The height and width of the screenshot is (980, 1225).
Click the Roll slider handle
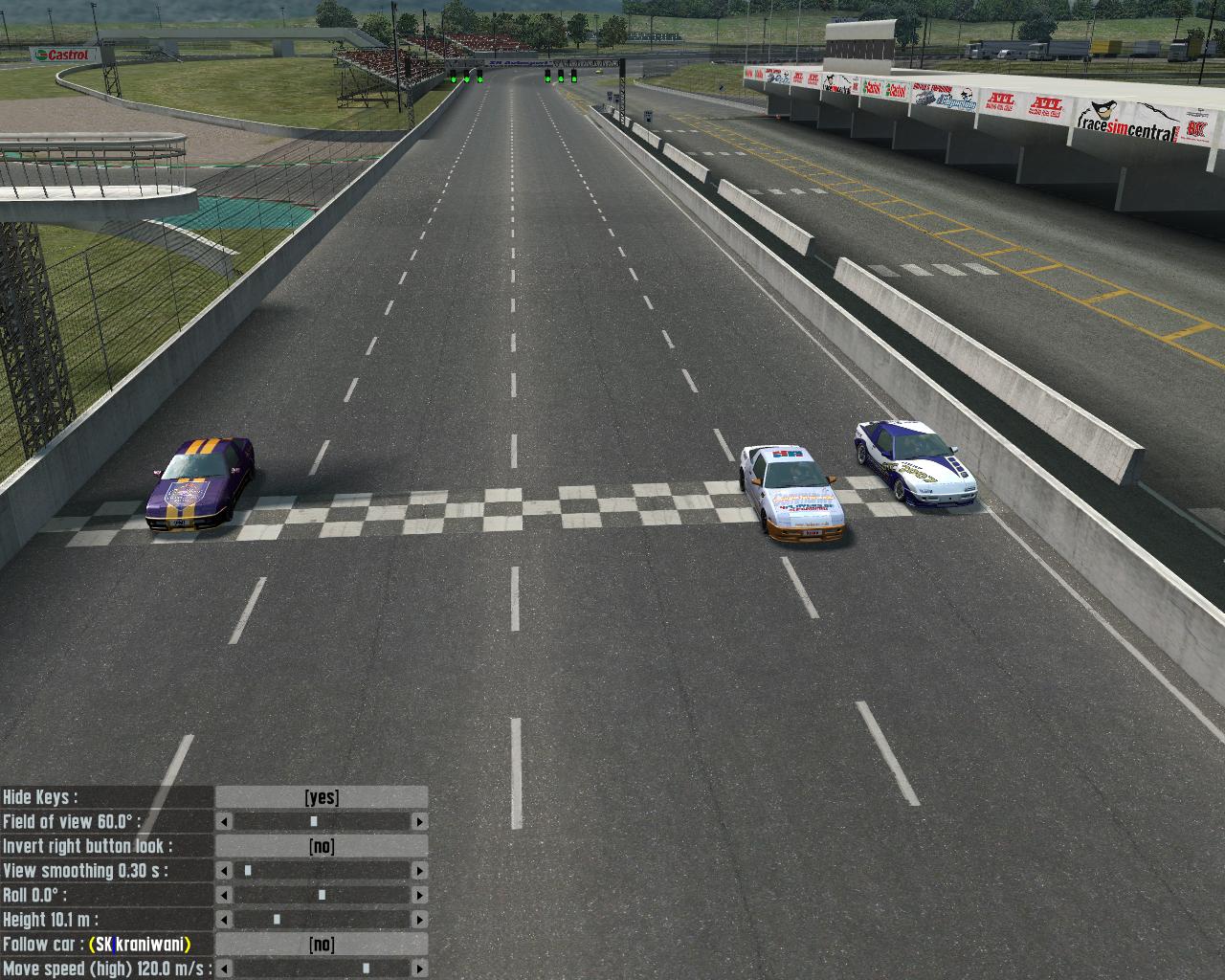(322, 896)
